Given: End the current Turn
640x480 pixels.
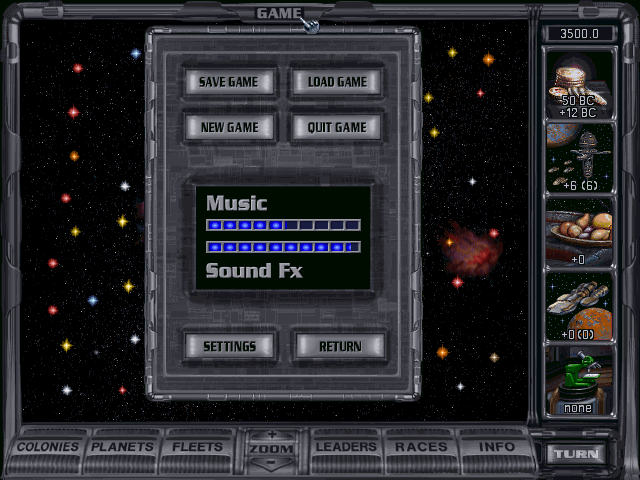Looking at the screenshot, I should click(x=578, y=453).
